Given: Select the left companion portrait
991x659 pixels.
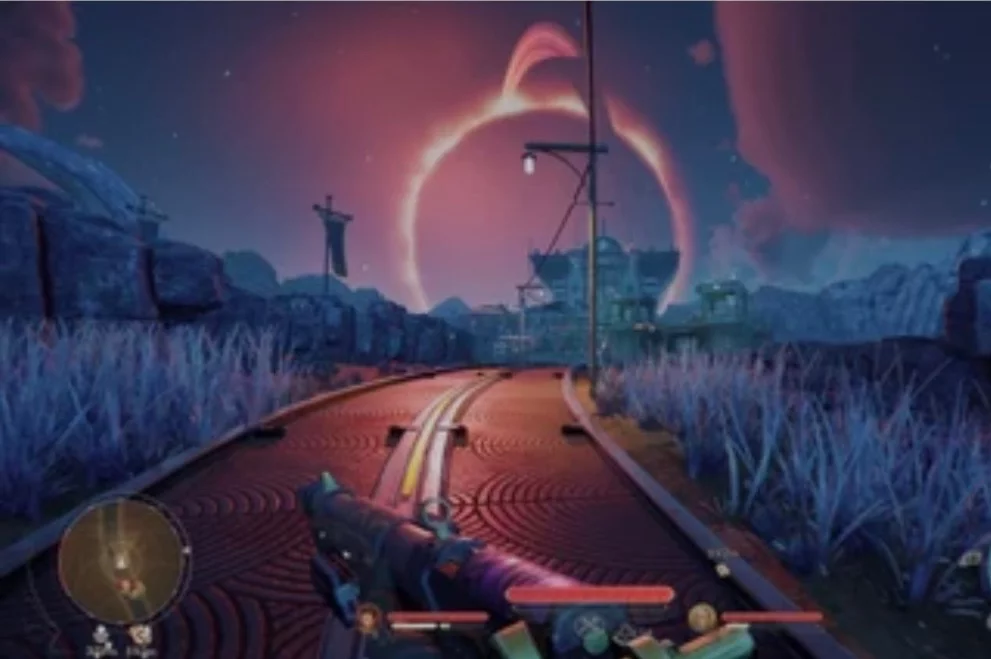Looking at the screenshot, I should coord(369,616).
